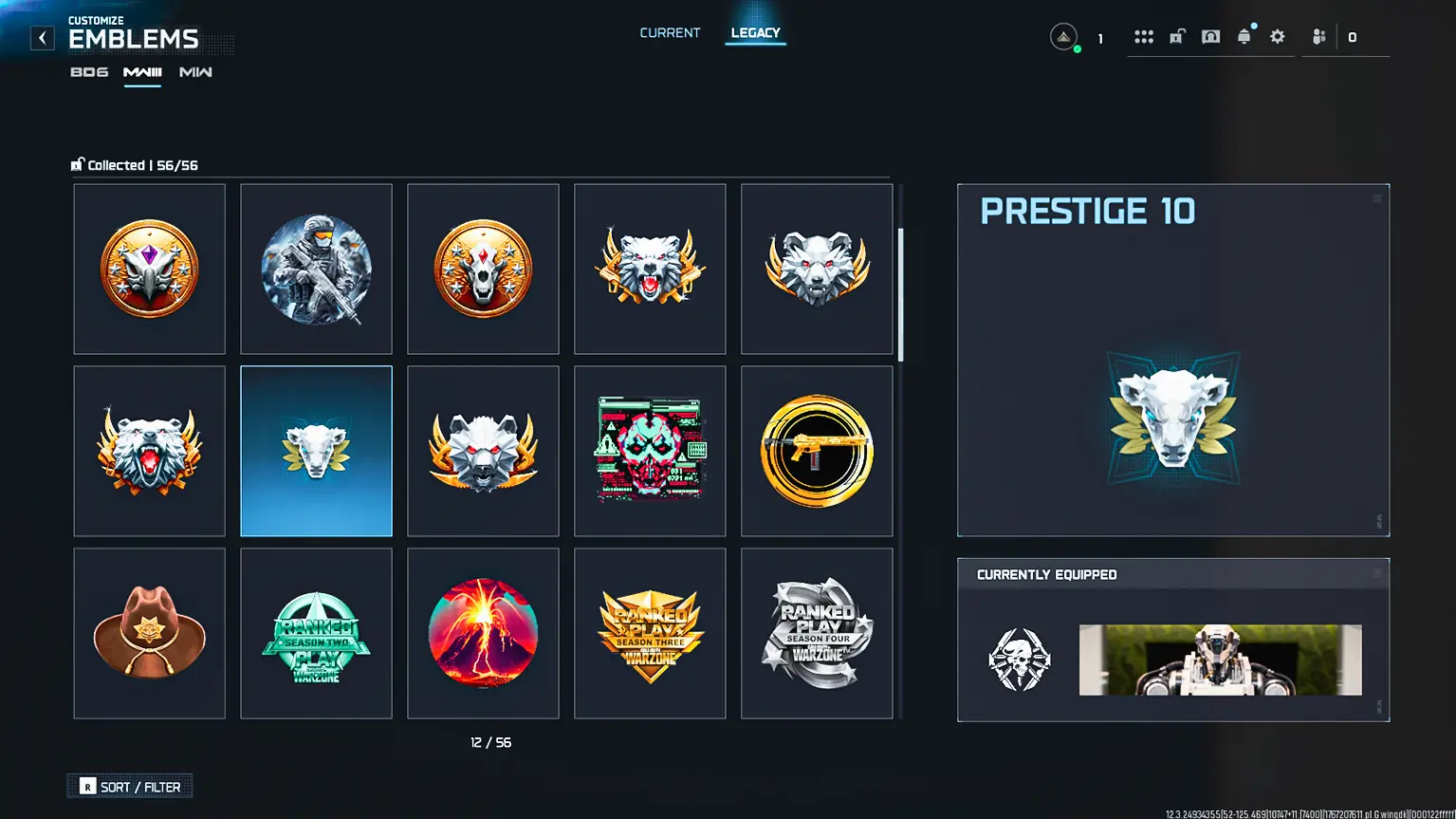This screenshot has width=1456, height=819.
Task: Switch to the CURRENT tab
Action: coord(670,32)
